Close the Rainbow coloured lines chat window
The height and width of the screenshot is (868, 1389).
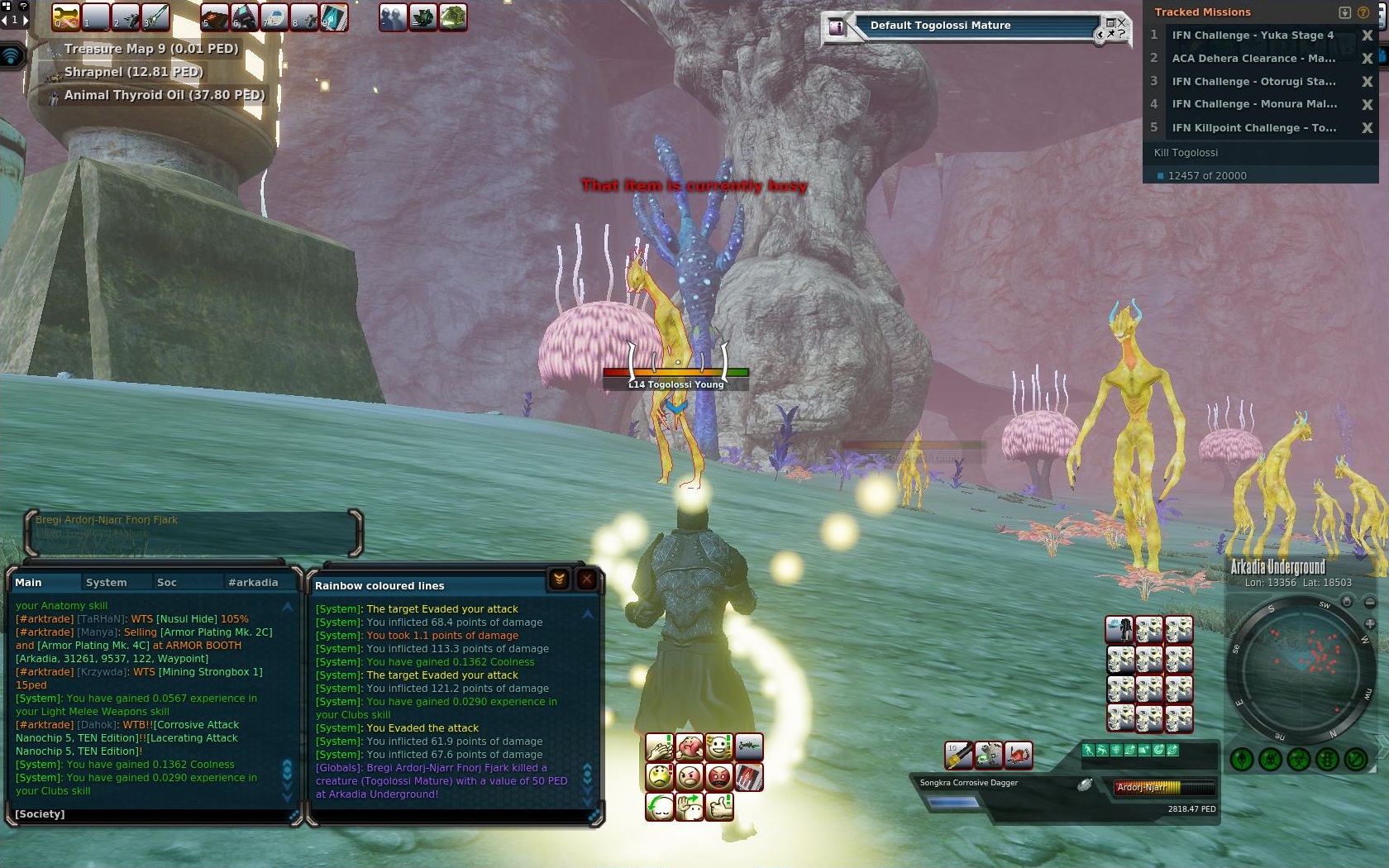pos(587,579)
